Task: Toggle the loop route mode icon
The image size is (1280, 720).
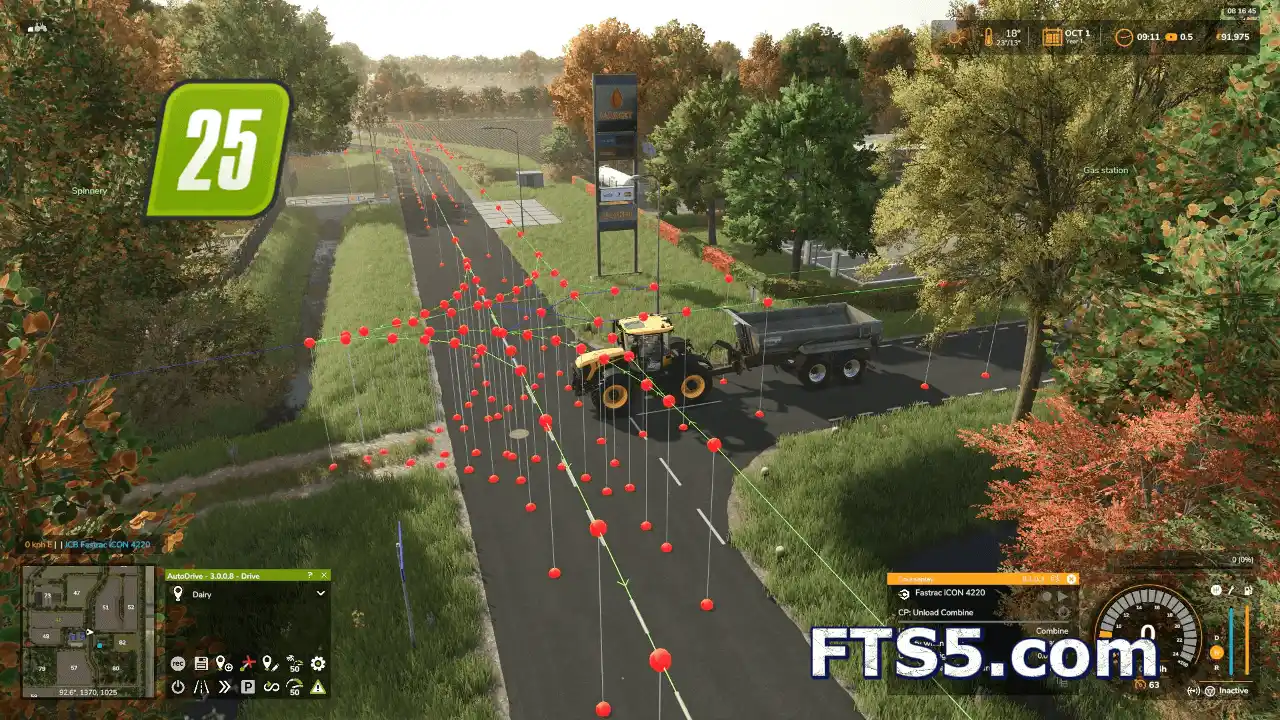Action: (x=270, y=687)
